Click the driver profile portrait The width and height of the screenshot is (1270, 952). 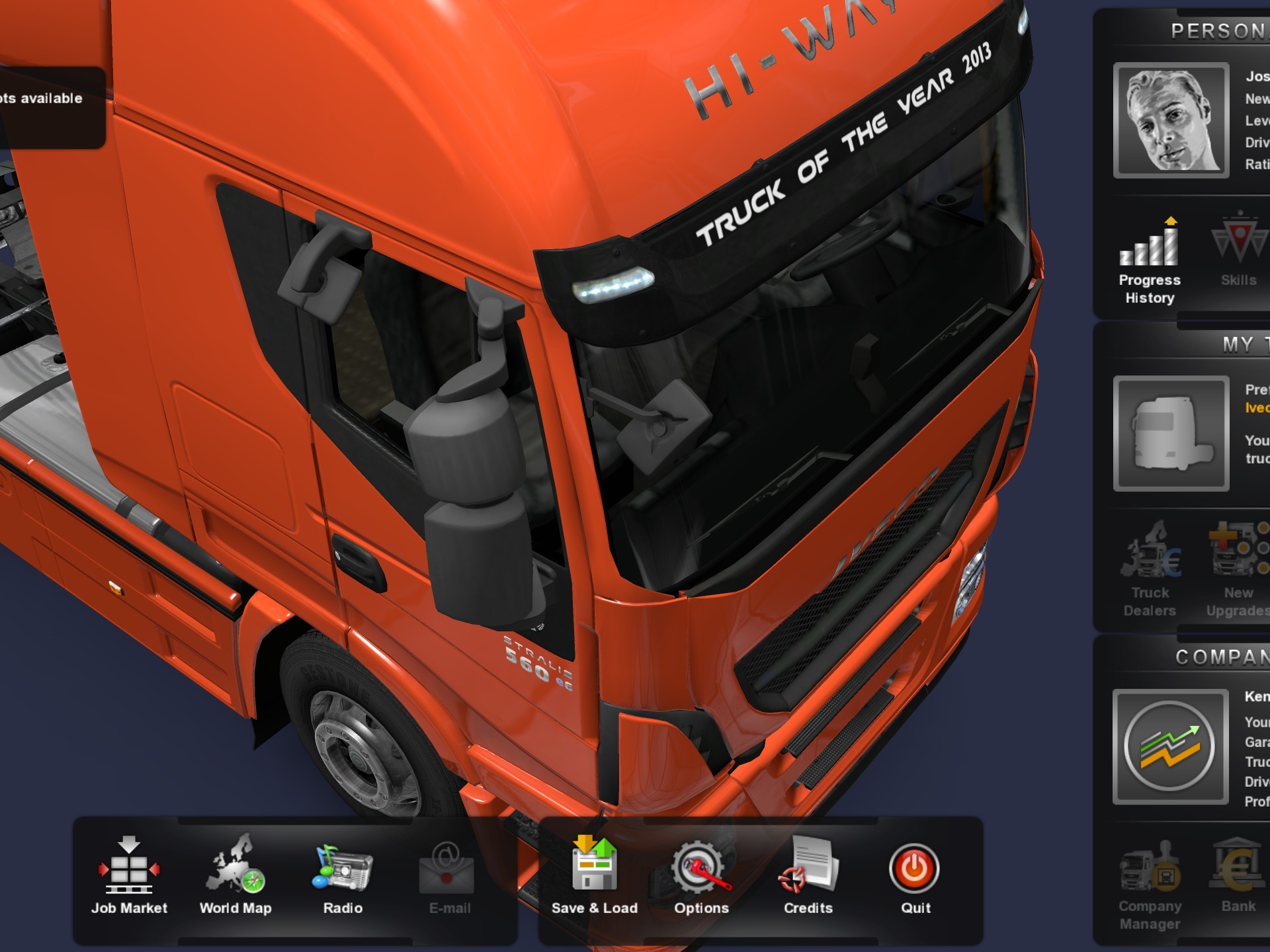[x=1171, y=120]
